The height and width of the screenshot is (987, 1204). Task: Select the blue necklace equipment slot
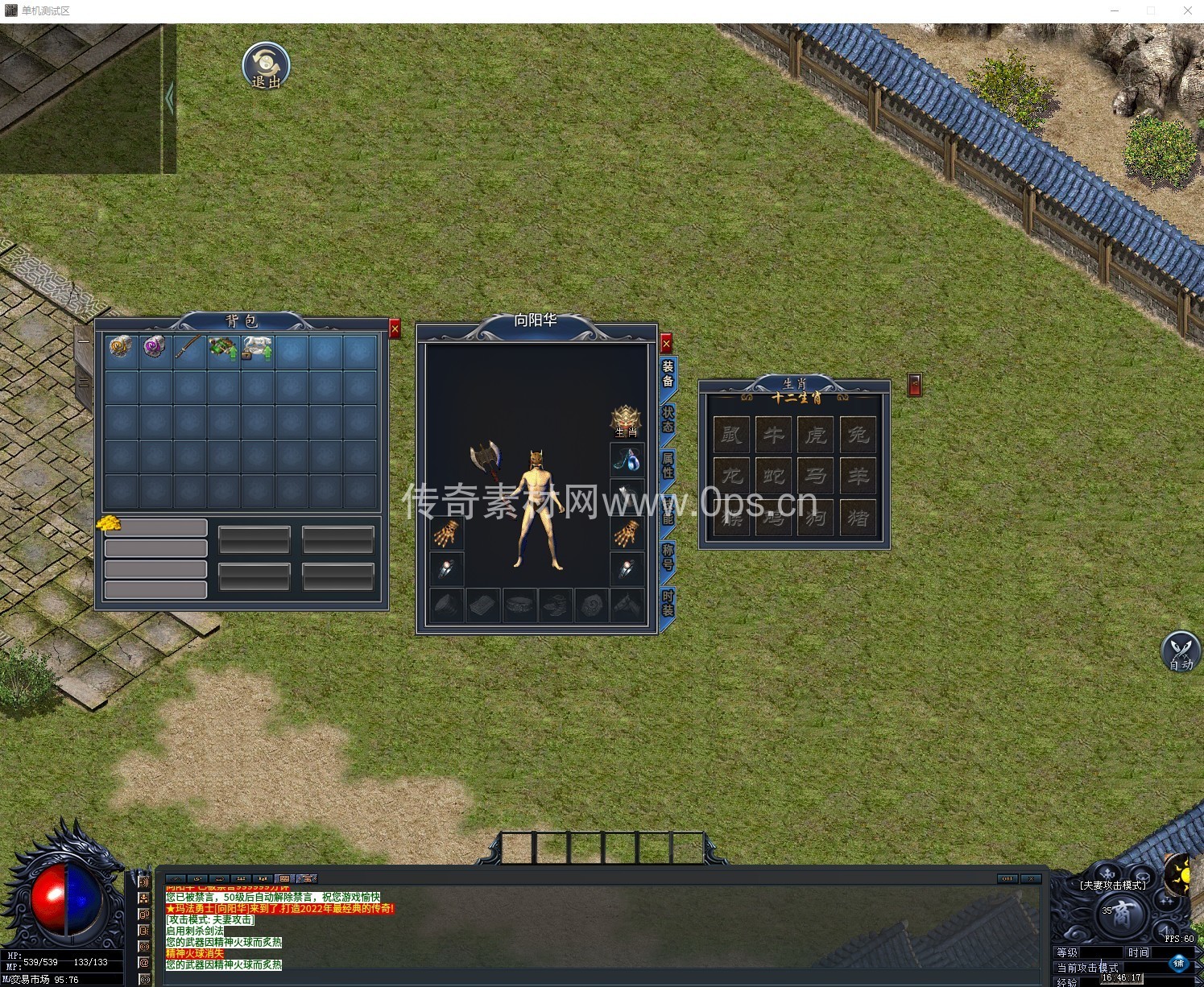pos(627,460)
